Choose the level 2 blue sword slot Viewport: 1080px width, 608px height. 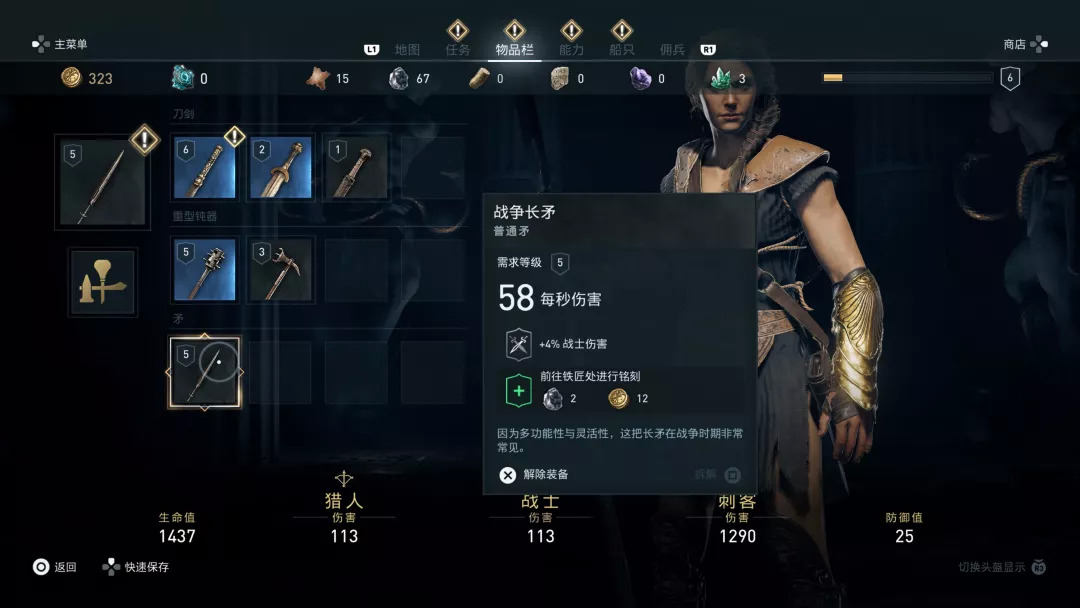281,168
